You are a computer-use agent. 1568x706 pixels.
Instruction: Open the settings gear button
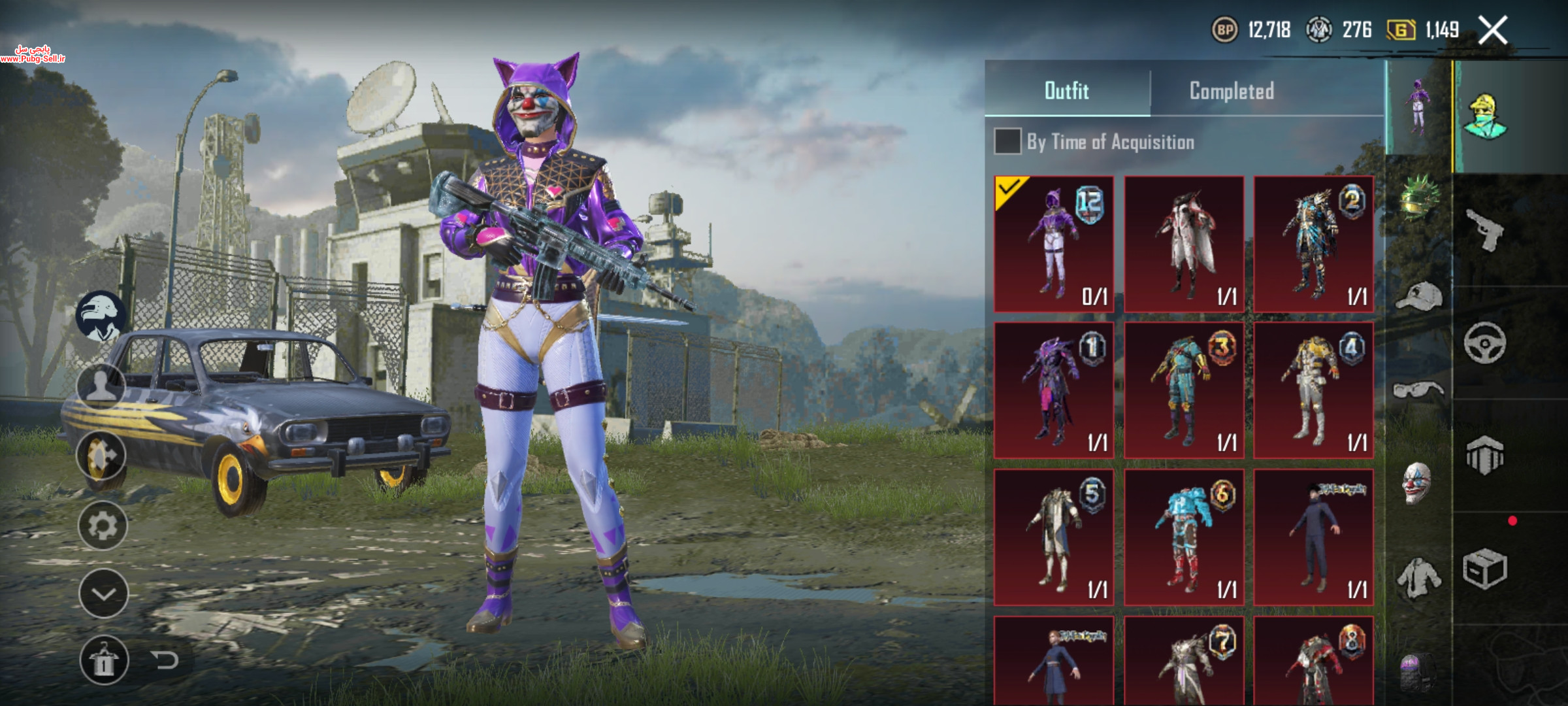point(103,526)
